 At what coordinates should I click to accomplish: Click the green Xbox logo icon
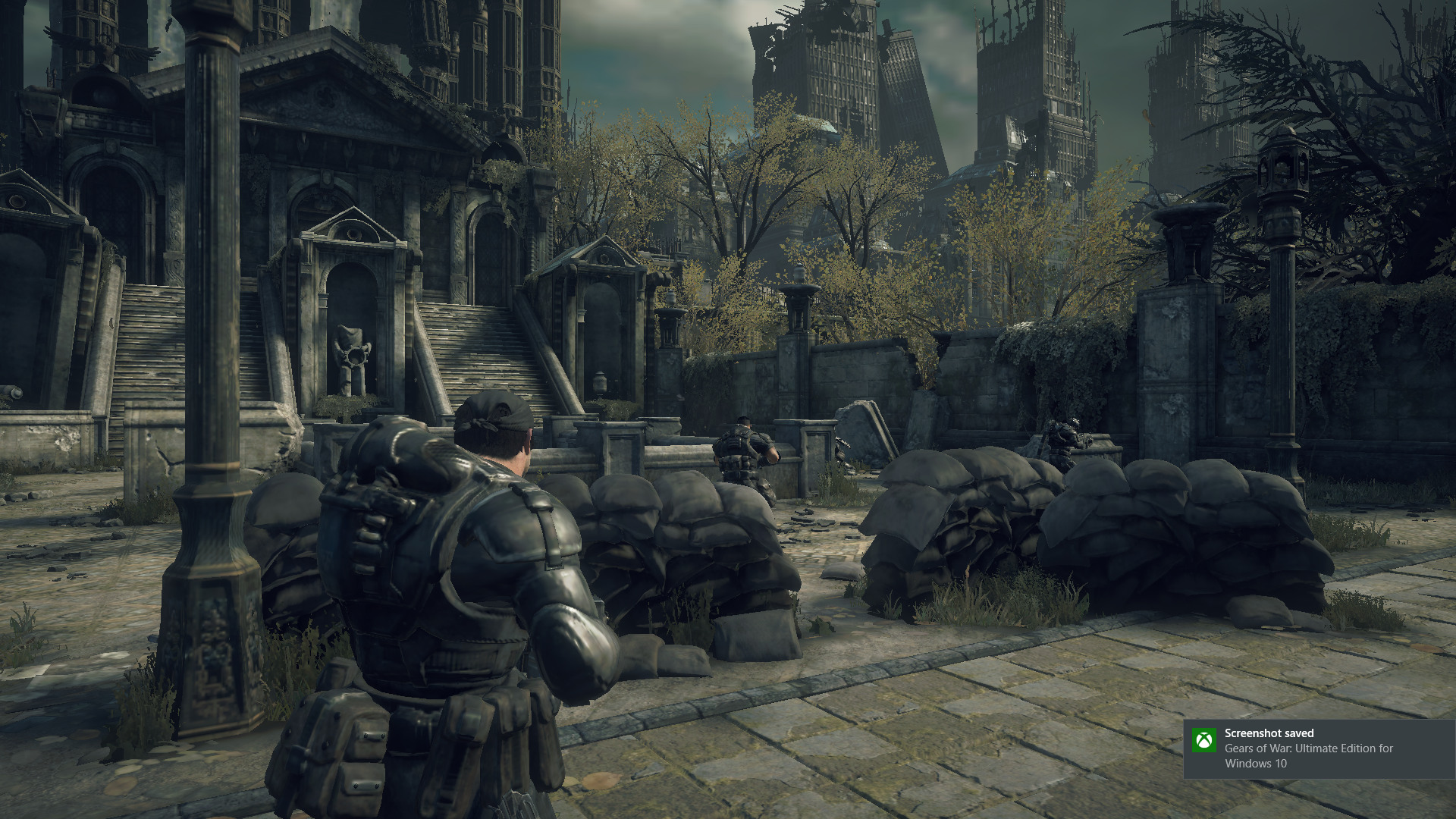pyautogui.click(x=1203, y=740)
